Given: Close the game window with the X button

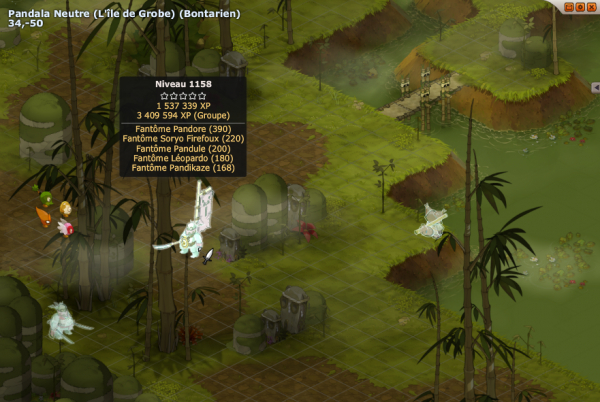Looking at the screenshot, I should pos(590,7).
